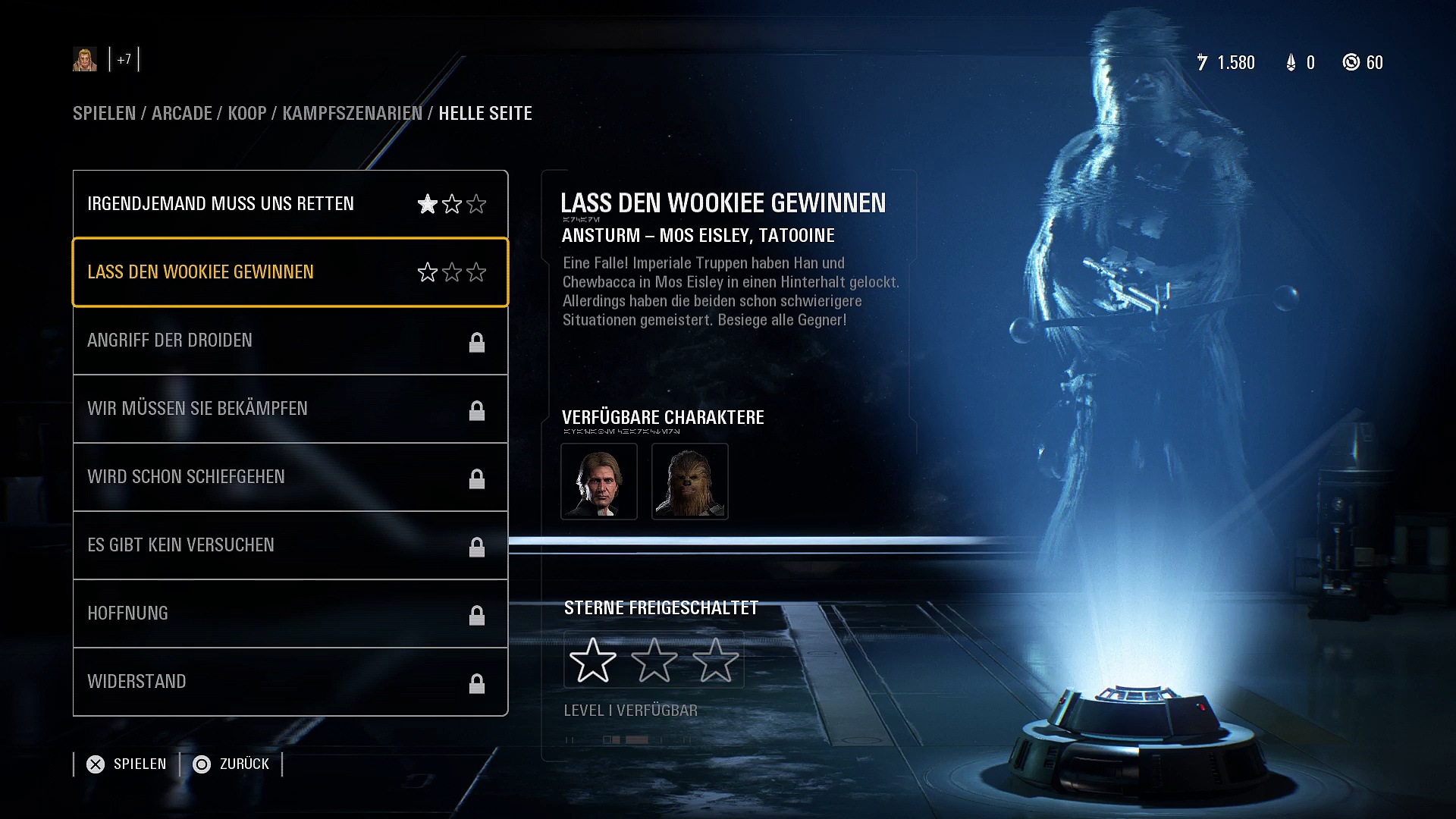
Task: Go back with the Zurück button
Action: click(231, 764)
